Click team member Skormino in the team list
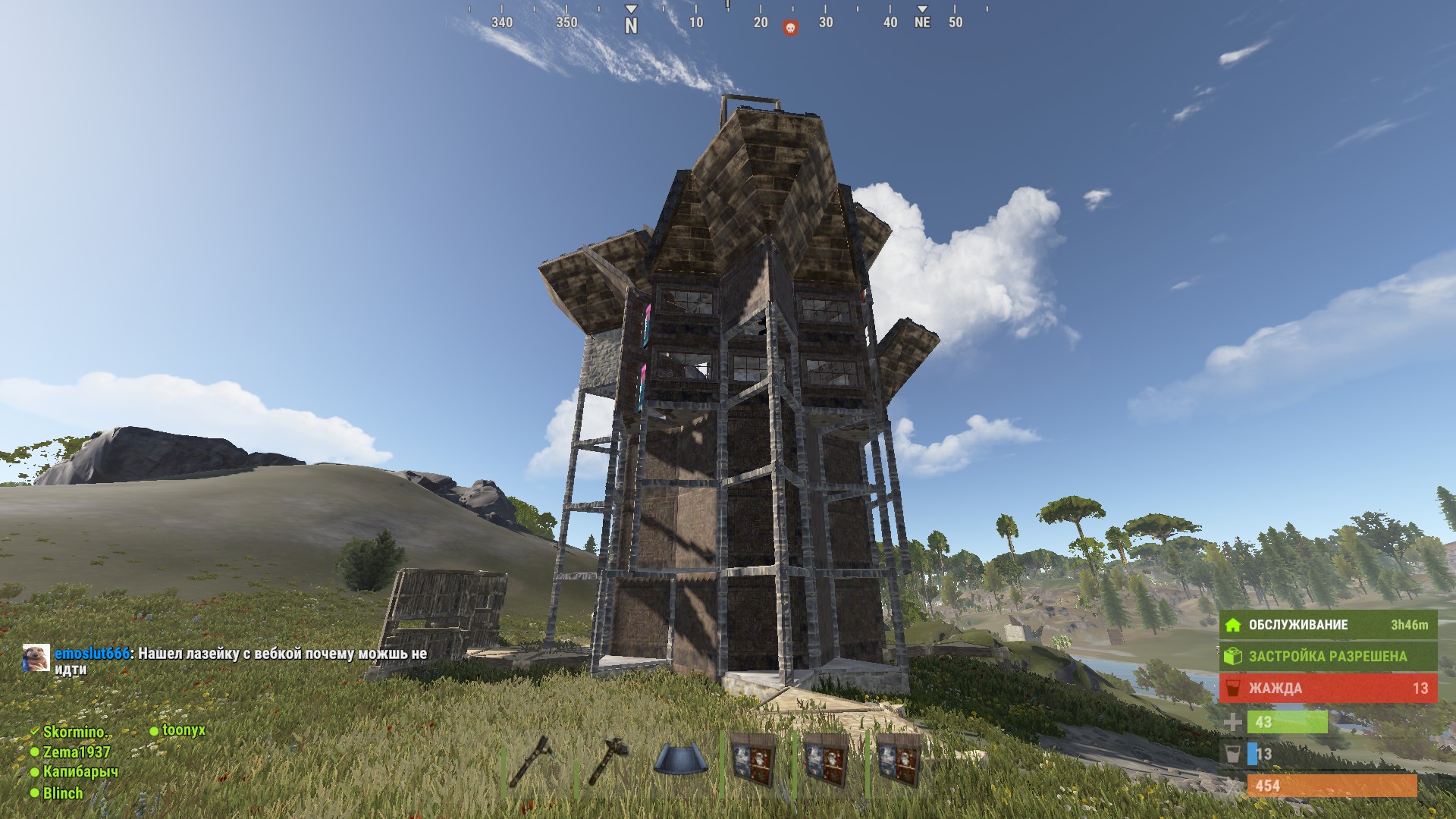Screen dimensions: 1456x819 (73, 732)
